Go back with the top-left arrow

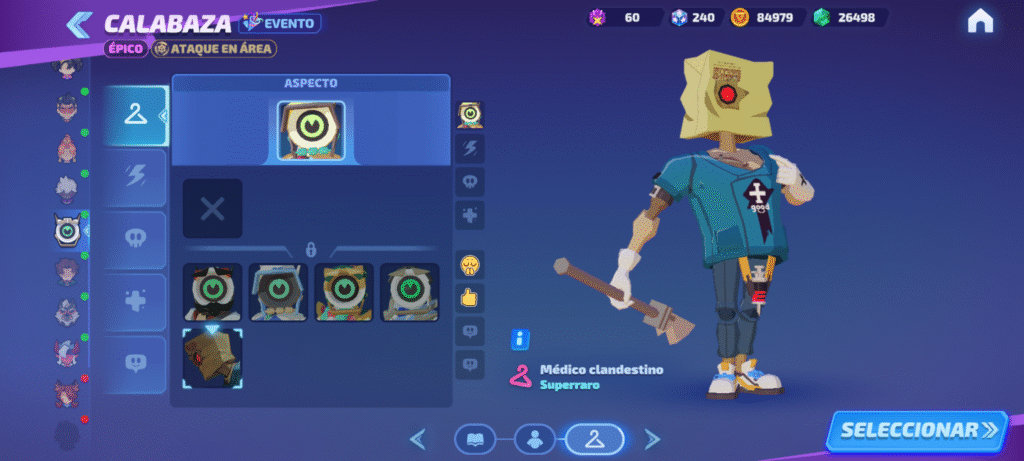pyautogui.click(x=79, y=24)
